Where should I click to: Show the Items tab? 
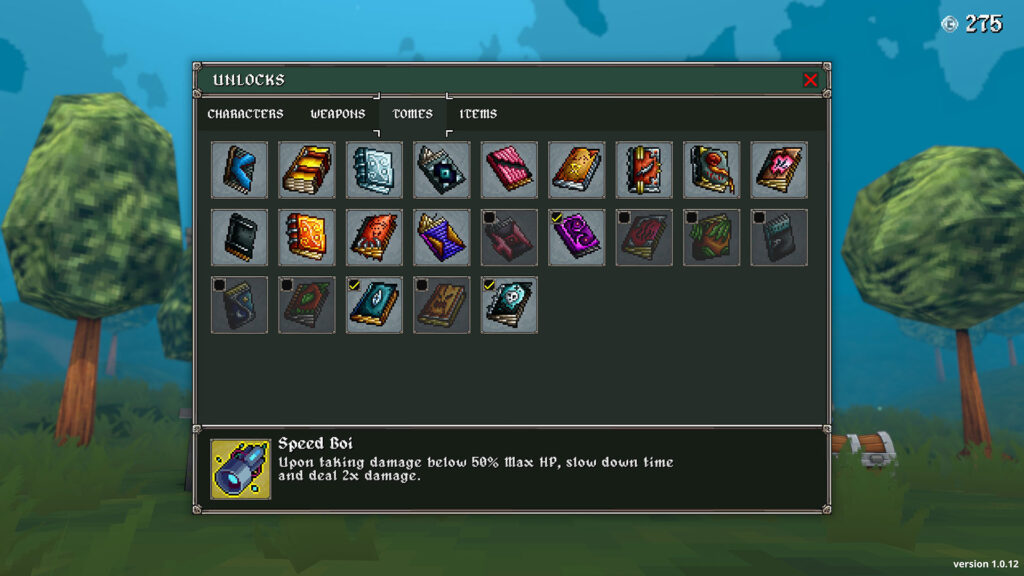point(478,114)
